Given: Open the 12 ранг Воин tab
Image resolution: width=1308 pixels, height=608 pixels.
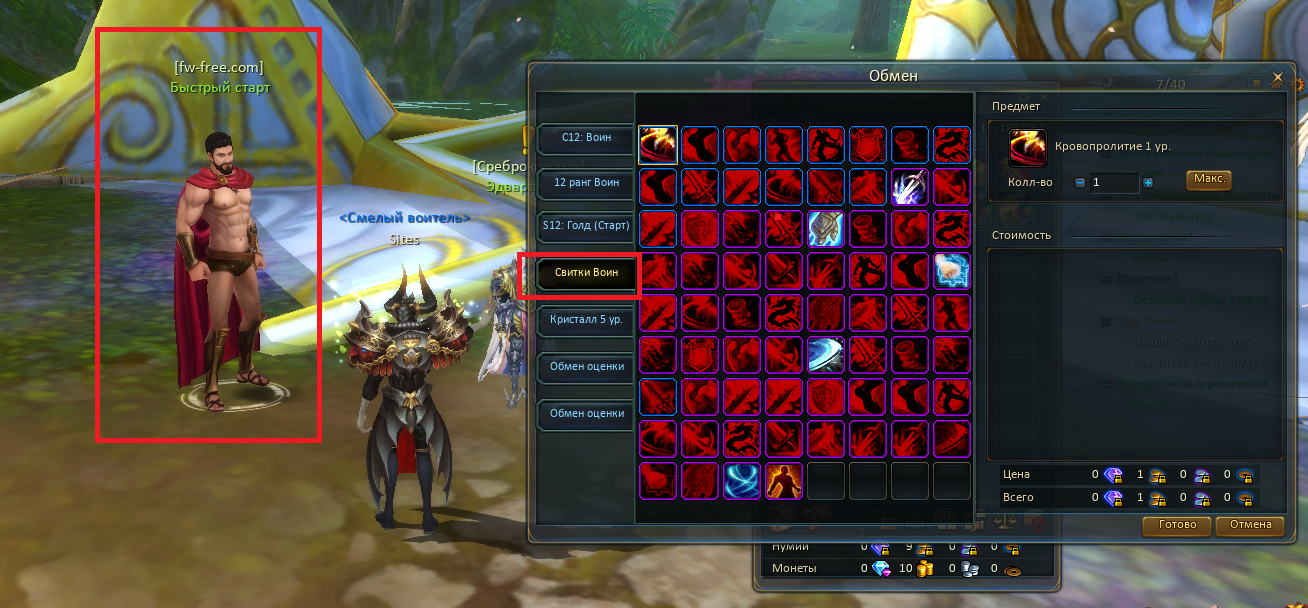Looking at the screenshot, I should click(x=586, y=183).
